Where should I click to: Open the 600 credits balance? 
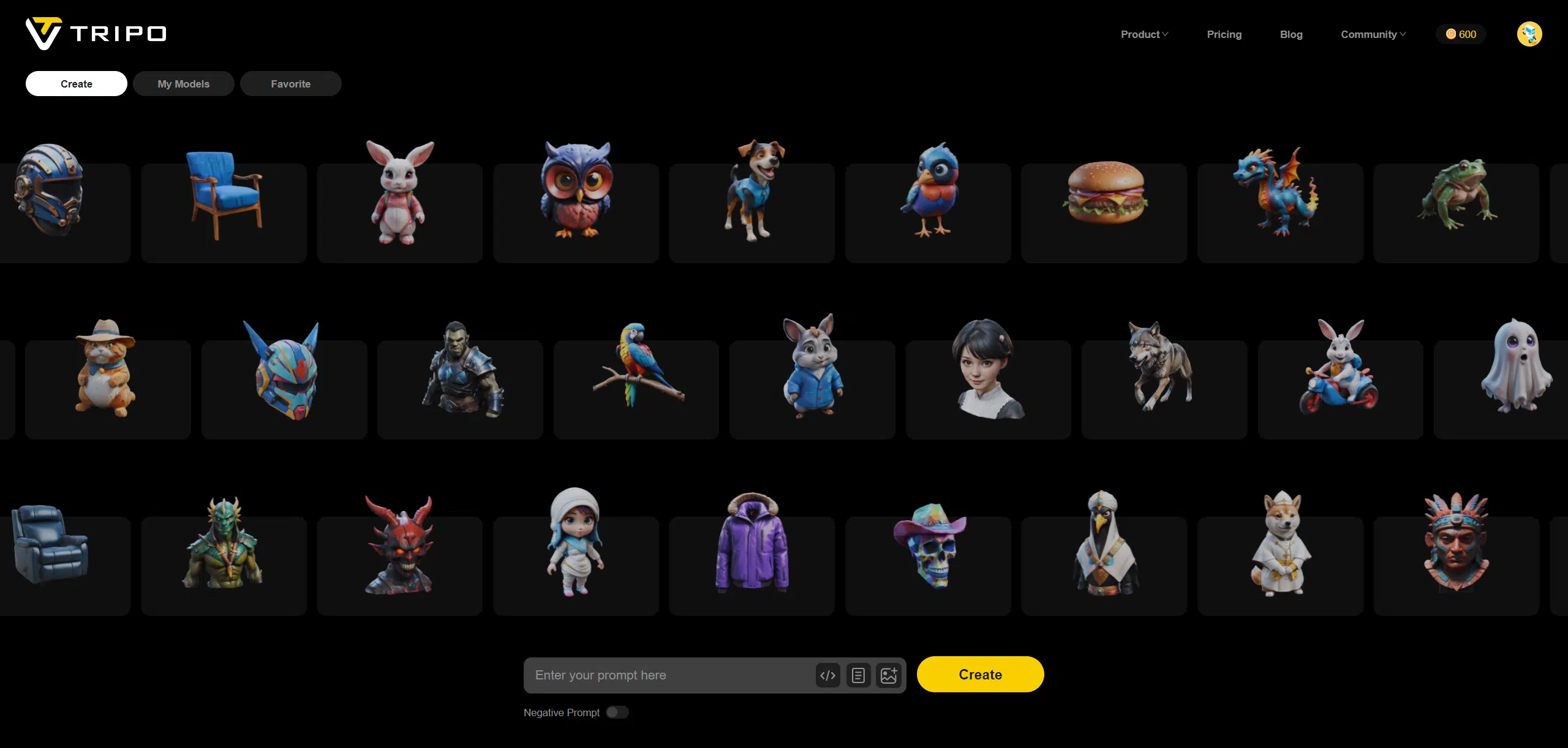click(1461, 34)
